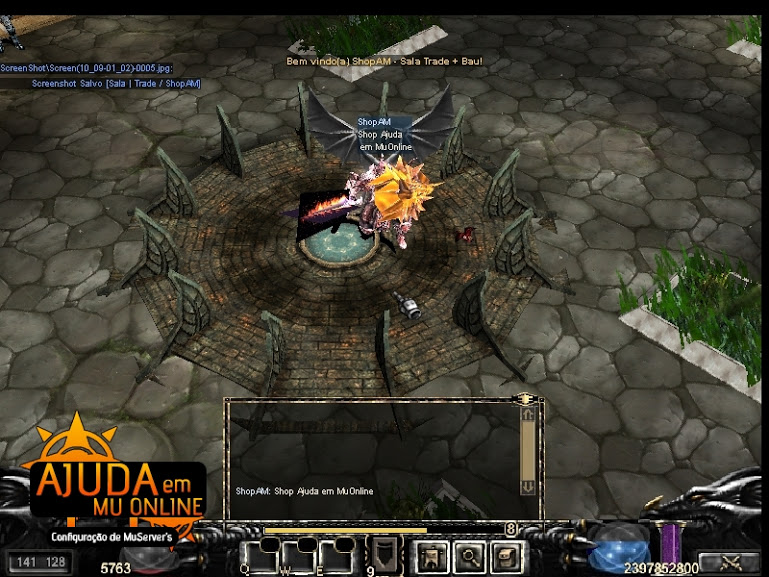Click the magnifying glass button
The image size is (769, 577).
(469, 555)
